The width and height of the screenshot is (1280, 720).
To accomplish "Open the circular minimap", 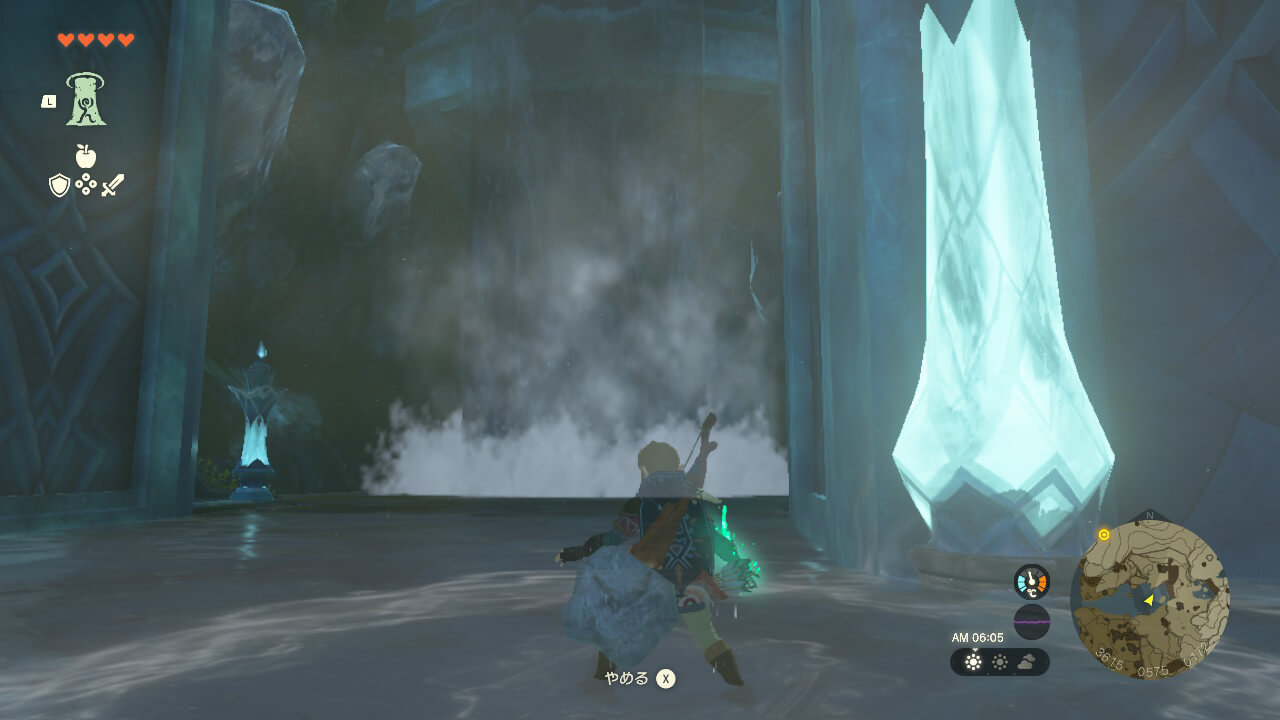I will point(1150,598).
